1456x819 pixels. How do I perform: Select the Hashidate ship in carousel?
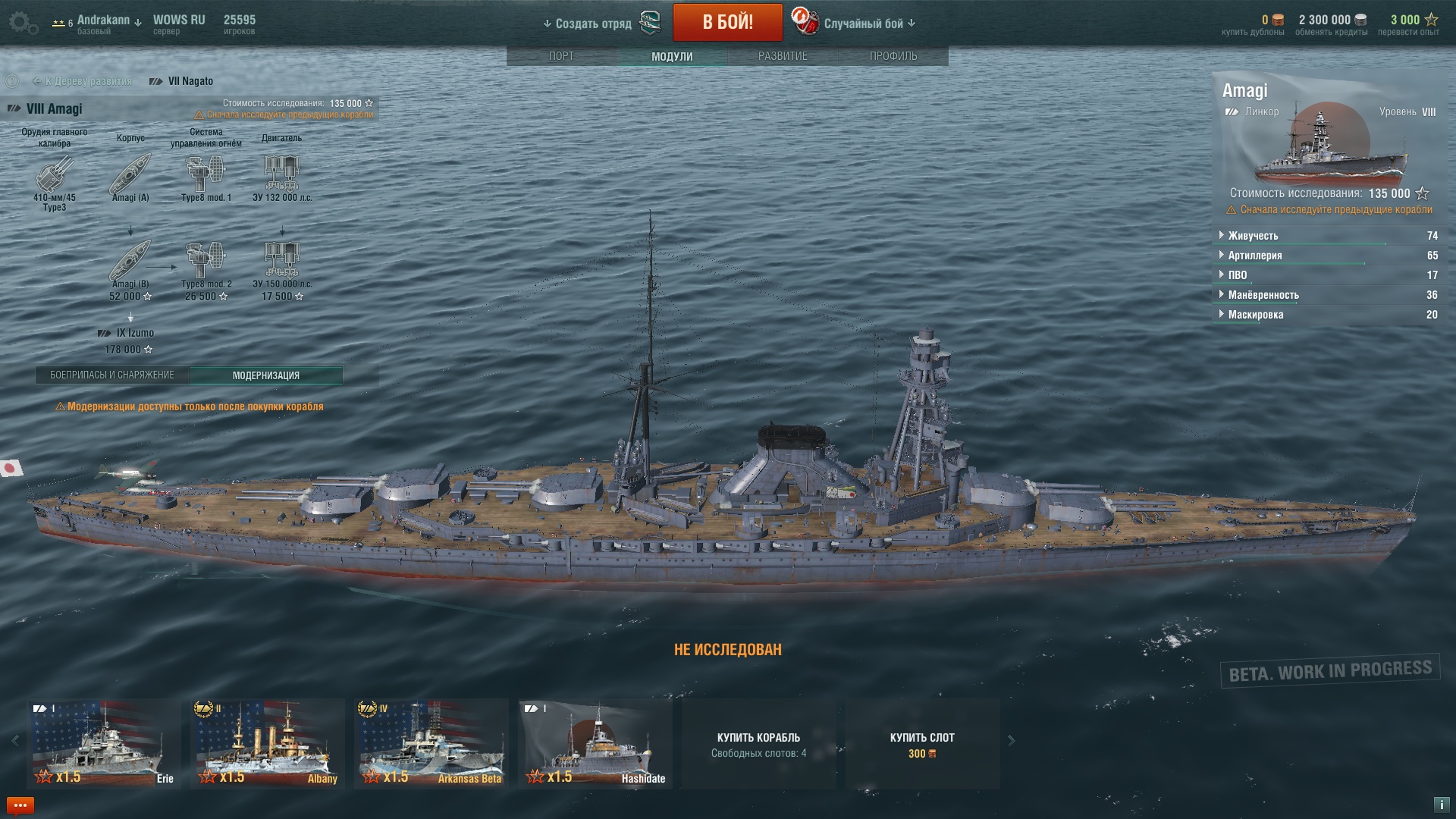click(x=595, y=743)
